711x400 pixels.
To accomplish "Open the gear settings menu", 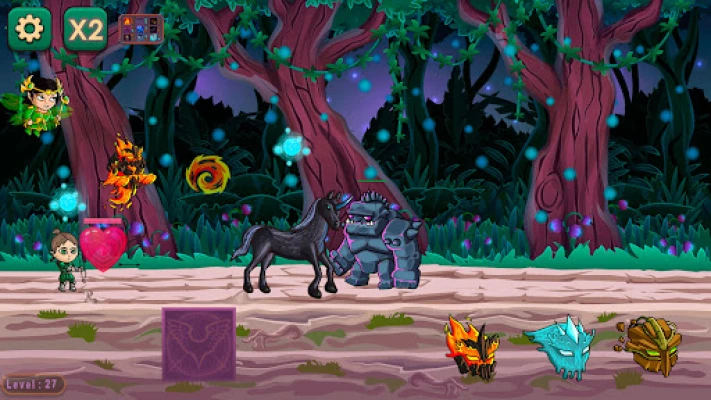I will coord(29,29).
